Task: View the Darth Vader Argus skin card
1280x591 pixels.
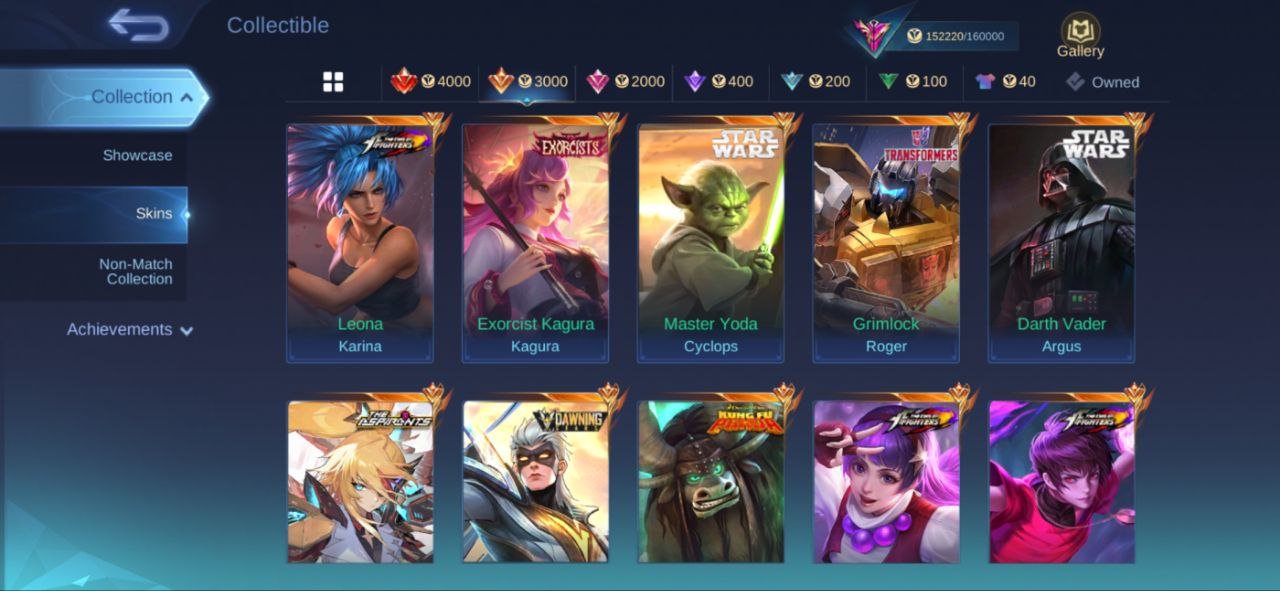Action: pos(1062,242)
